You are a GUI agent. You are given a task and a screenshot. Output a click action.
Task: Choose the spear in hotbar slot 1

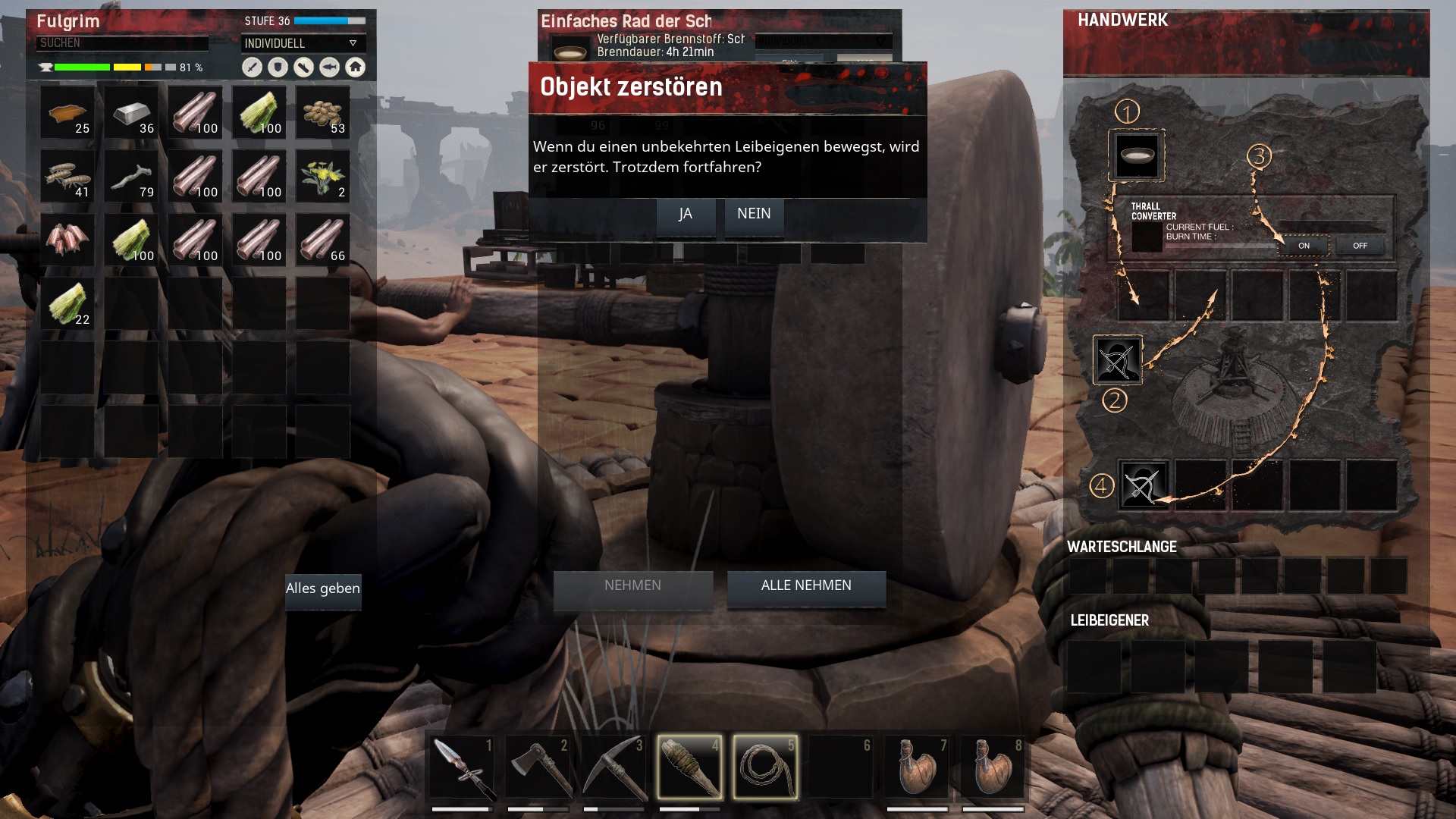click(462, 767)
